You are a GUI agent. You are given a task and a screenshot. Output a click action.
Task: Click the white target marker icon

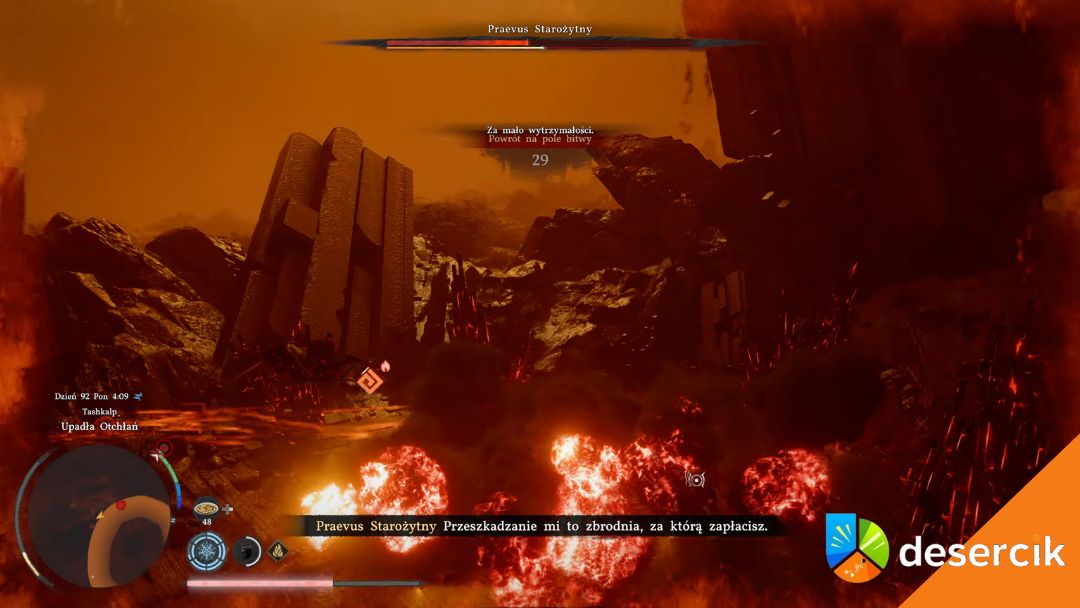[x=696, y=479]
